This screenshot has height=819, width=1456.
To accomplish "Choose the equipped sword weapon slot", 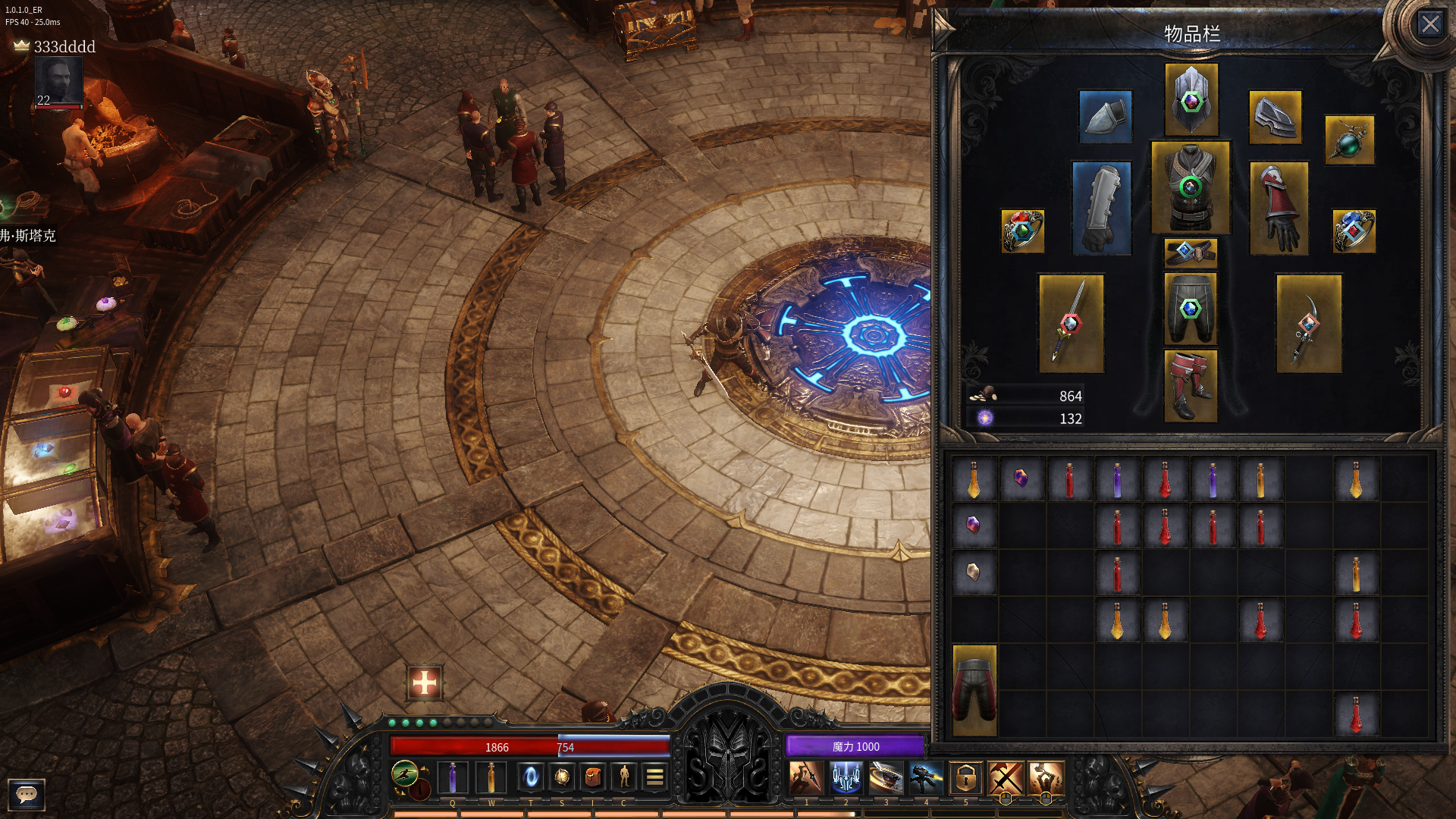I will [x=1071, y=324].
